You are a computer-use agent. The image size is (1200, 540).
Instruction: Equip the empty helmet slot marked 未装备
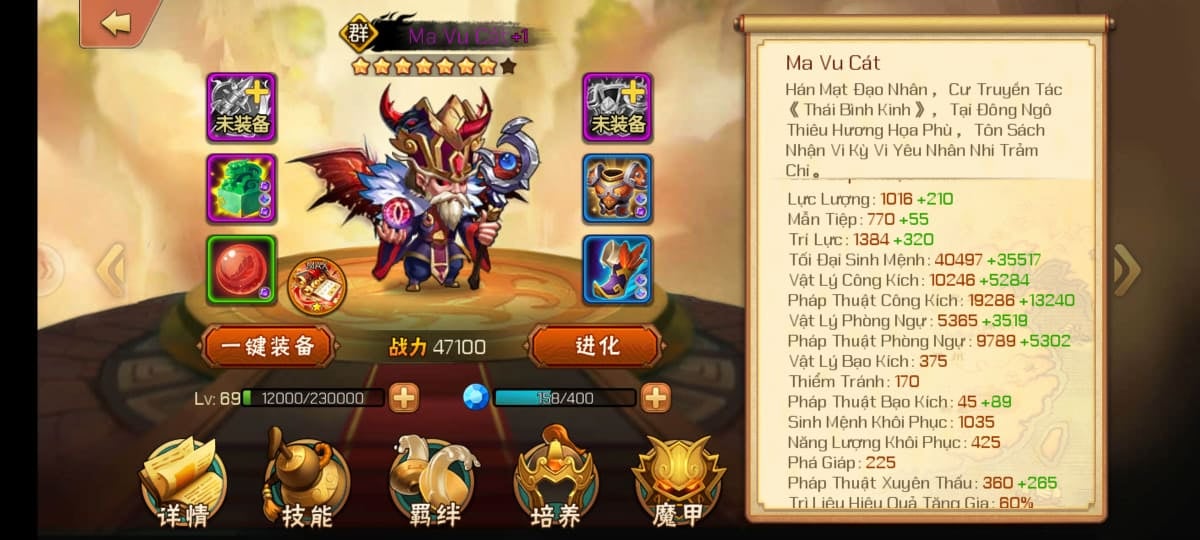pos(617,107)
